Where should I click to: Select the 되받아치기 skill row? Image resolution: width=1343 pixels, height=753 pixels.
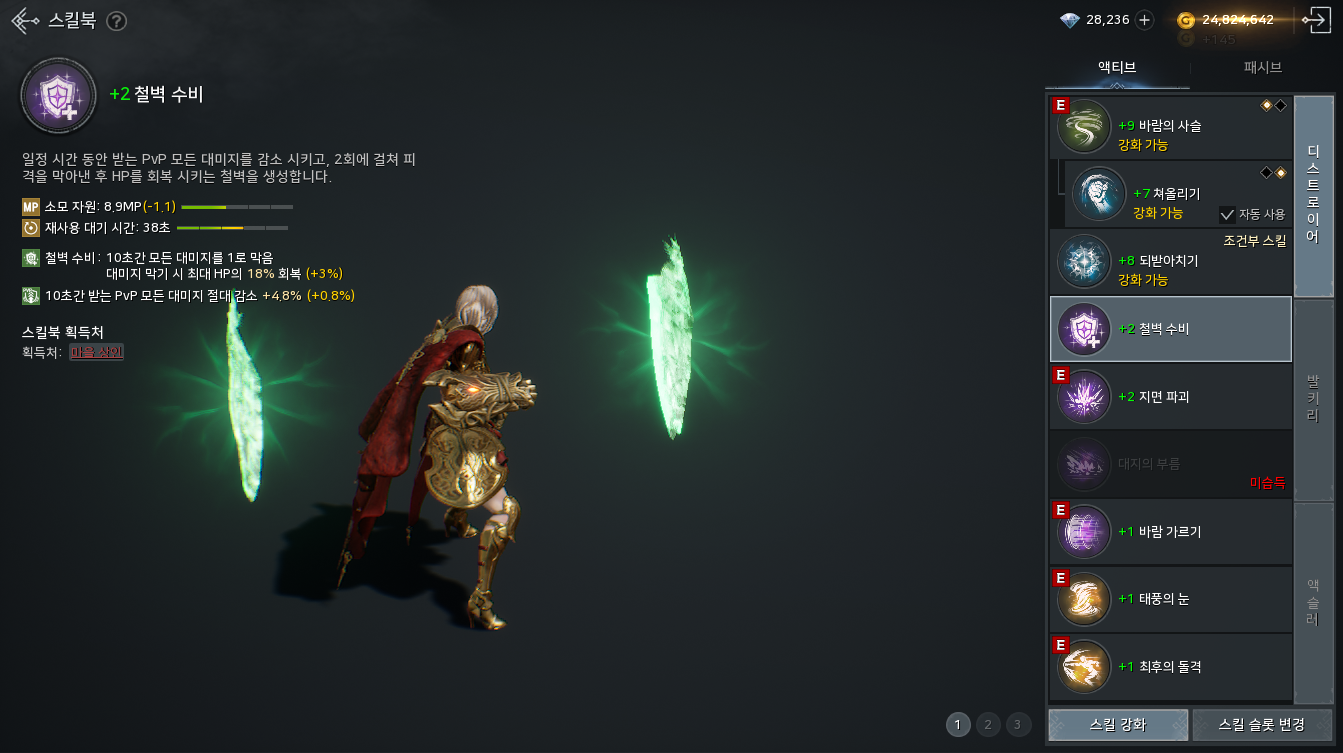click(x=1170, y=262)
